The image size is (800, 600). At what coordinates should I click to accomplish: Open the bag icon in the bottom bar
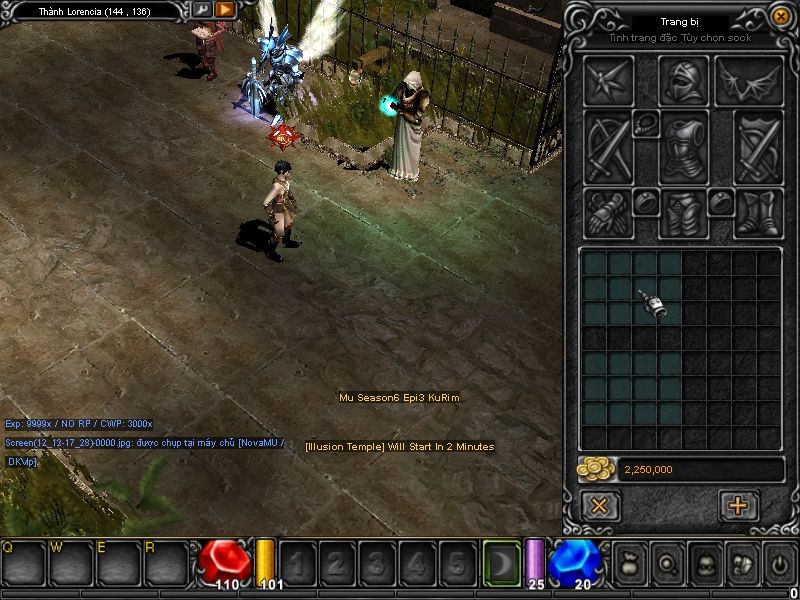click(629, 564)
